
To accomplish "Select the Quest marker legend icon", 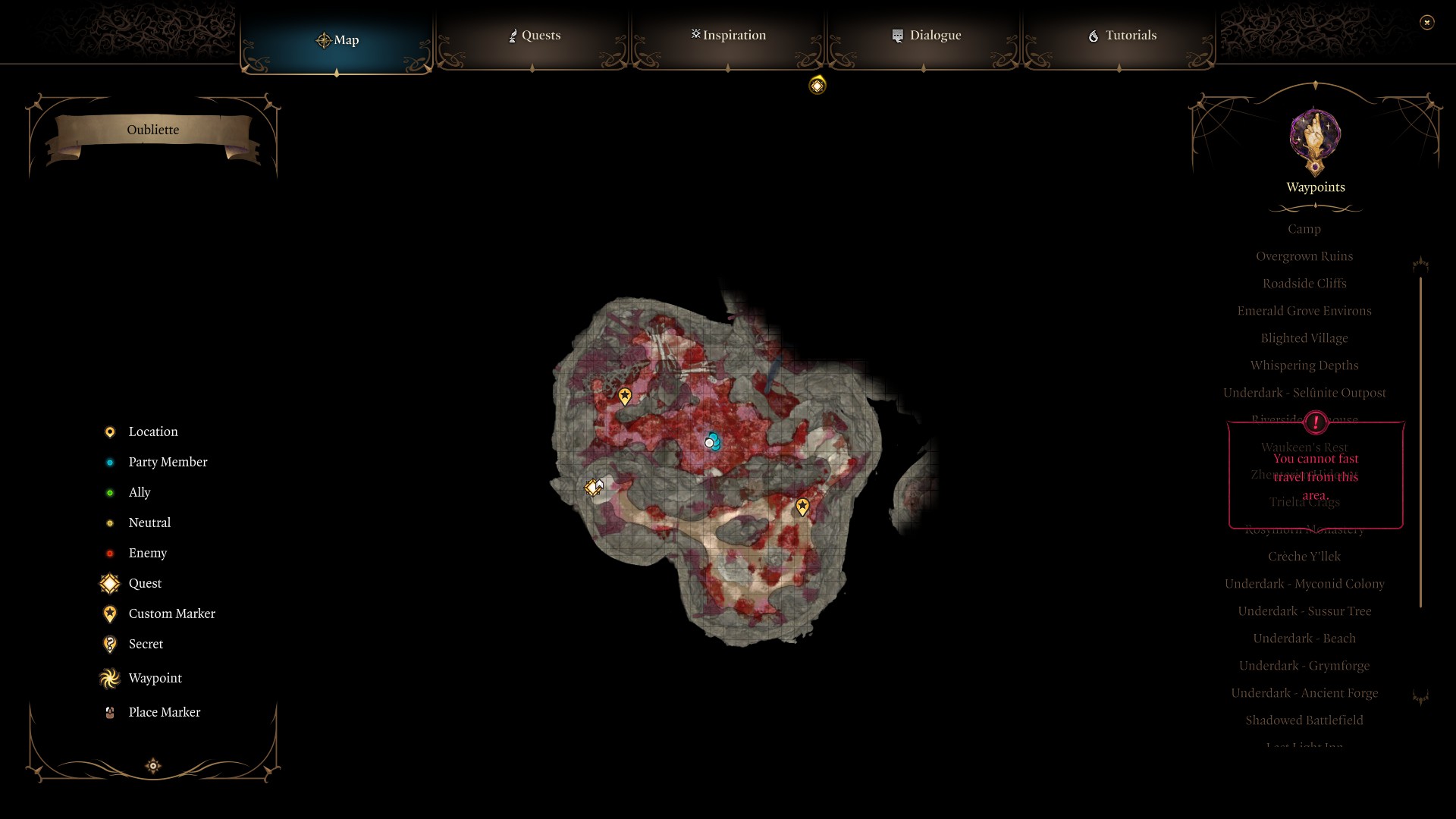I will (109, 583).
